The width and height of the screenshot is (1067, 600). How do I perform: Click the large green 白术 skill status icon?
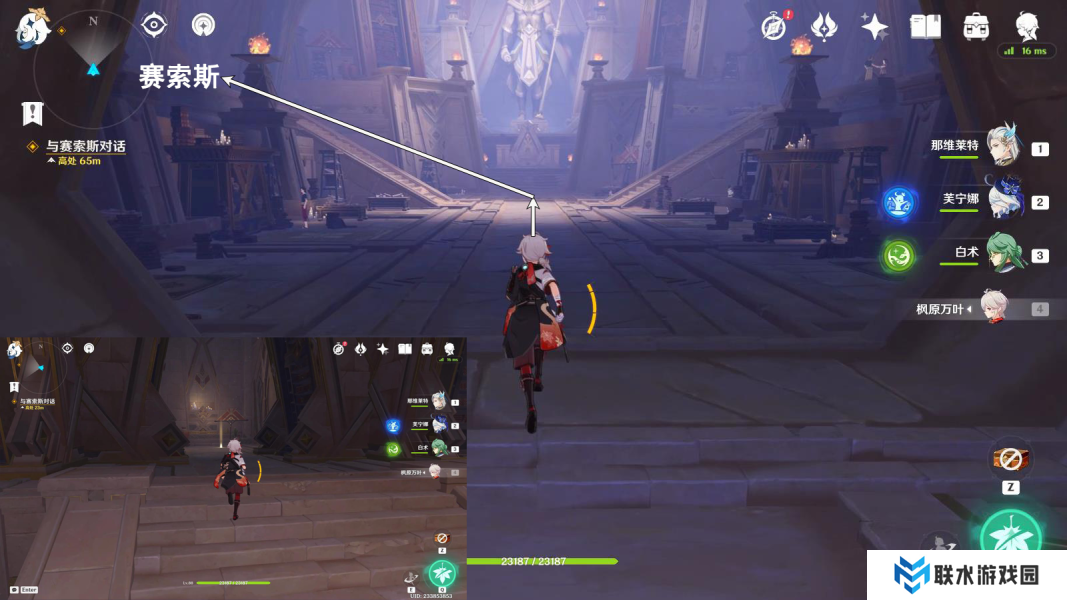coord(898,256)
